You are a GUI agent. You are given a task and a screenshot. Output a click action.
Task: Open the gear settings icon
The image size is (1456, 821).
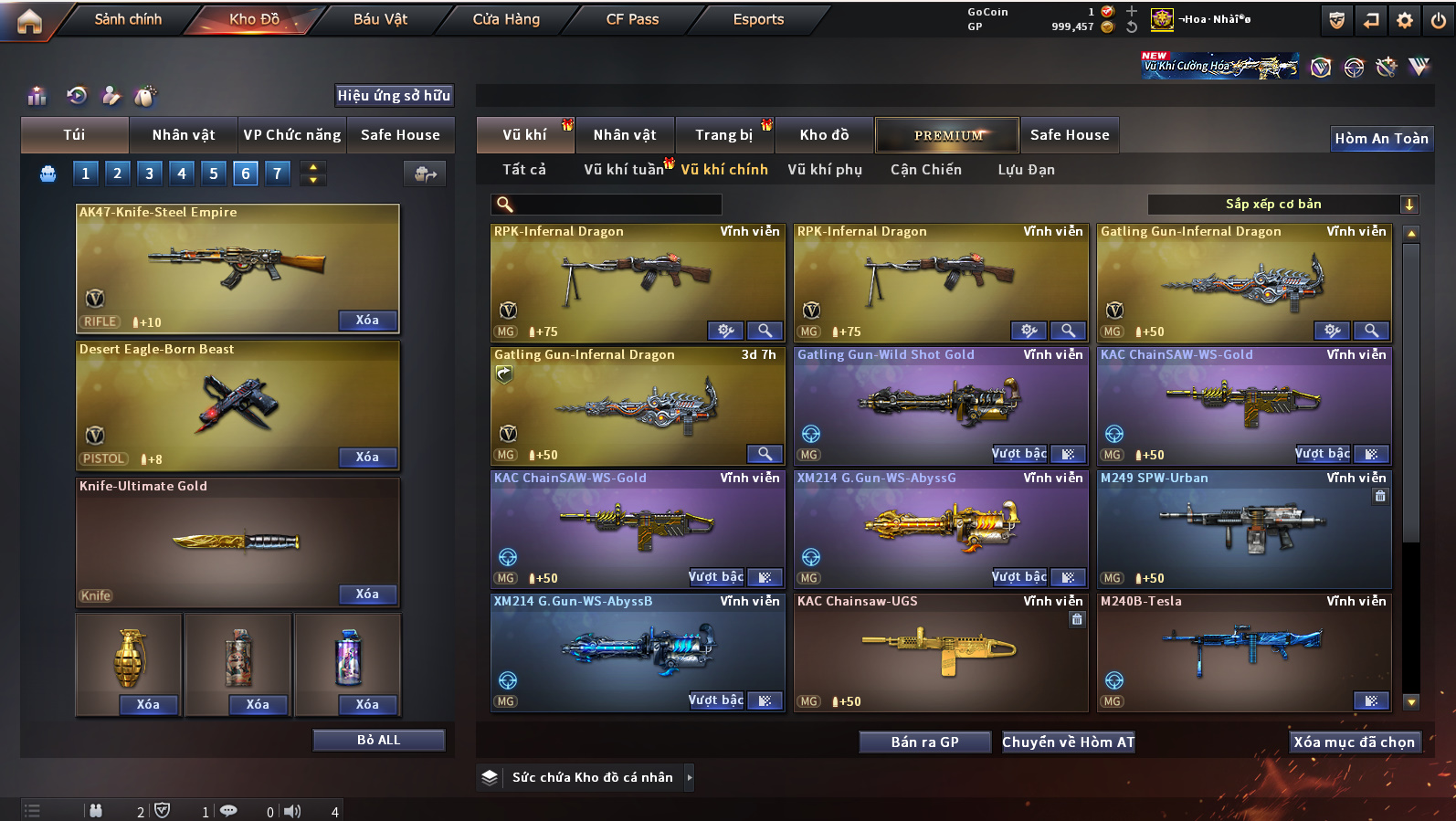coord(1405,20)
